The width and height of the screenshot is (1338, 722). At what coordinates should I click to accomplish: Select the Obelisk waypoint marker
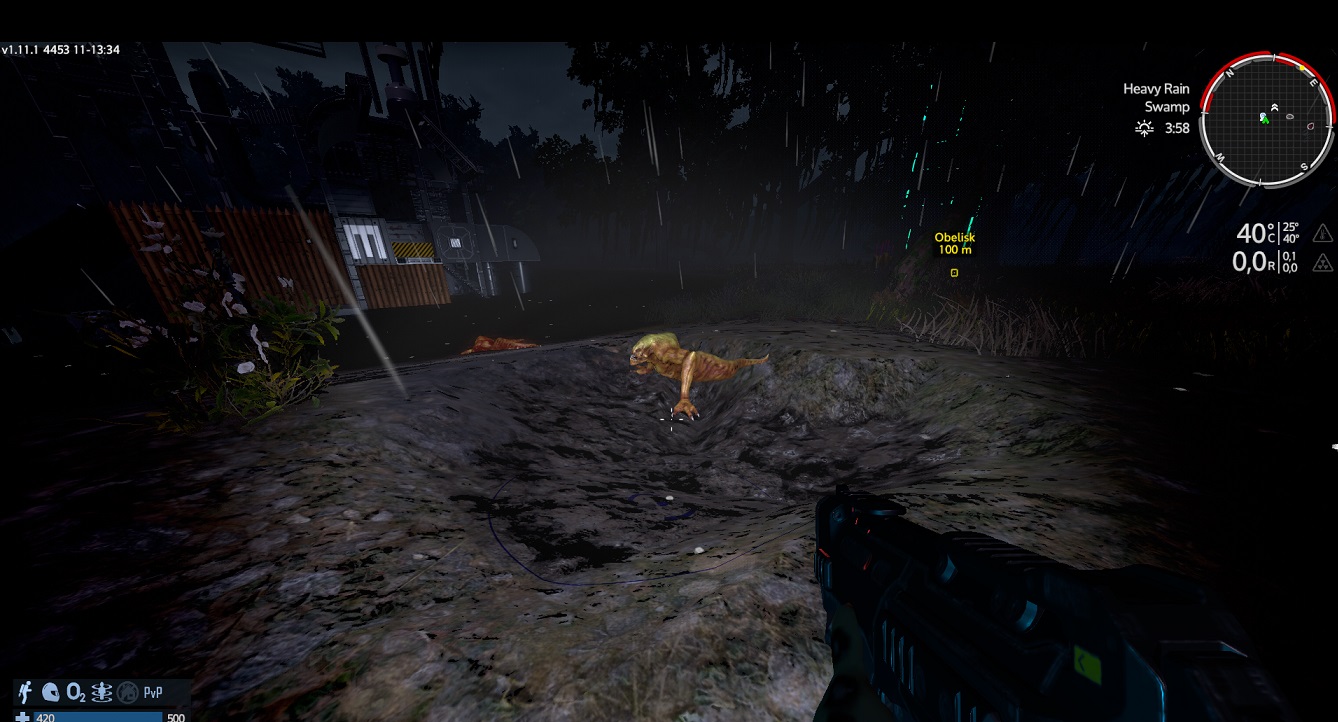pyautogui.click(x=954, y=272)
